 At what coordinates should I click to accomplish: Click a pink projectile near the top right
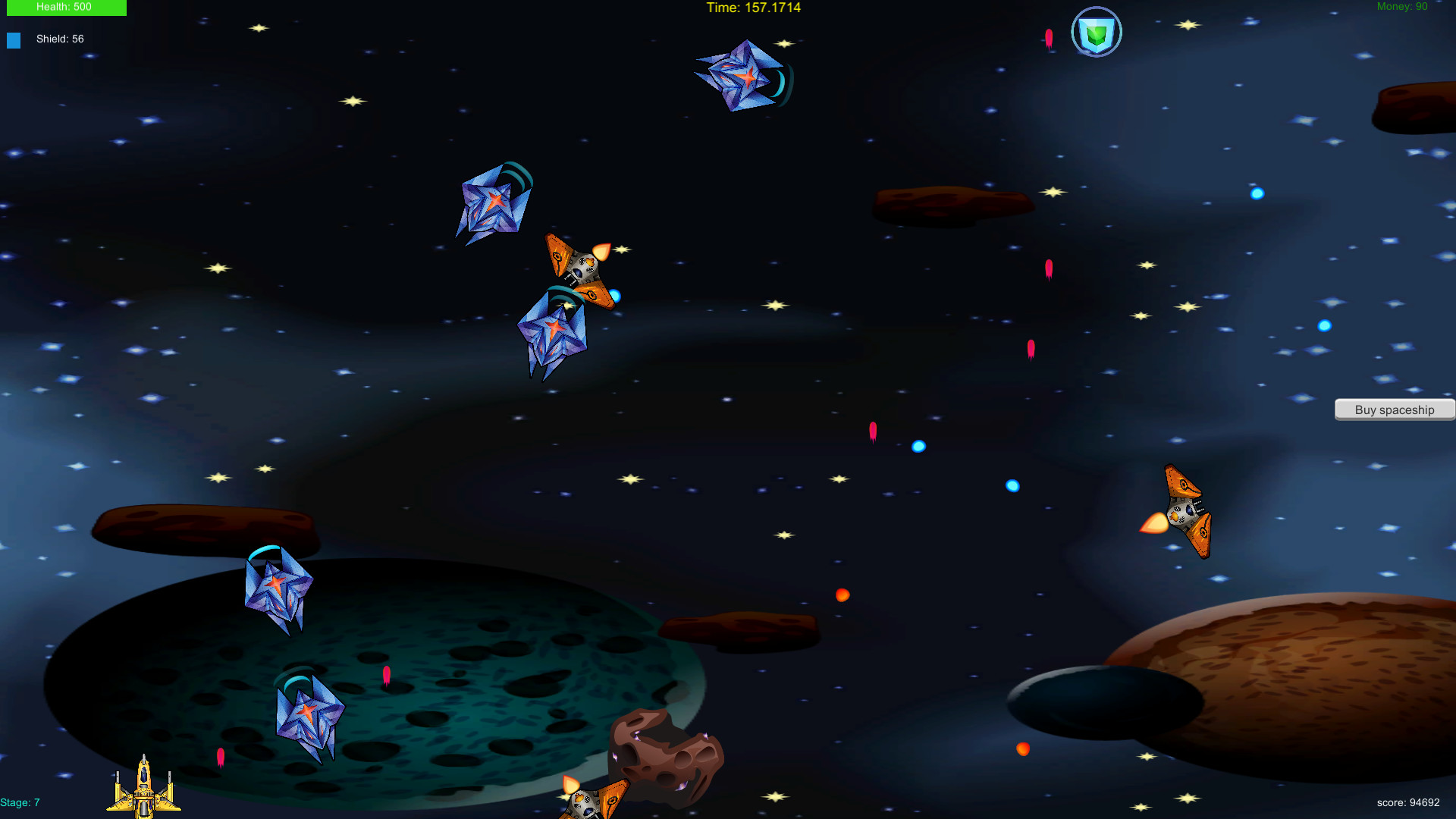[x=1048, y=36]
